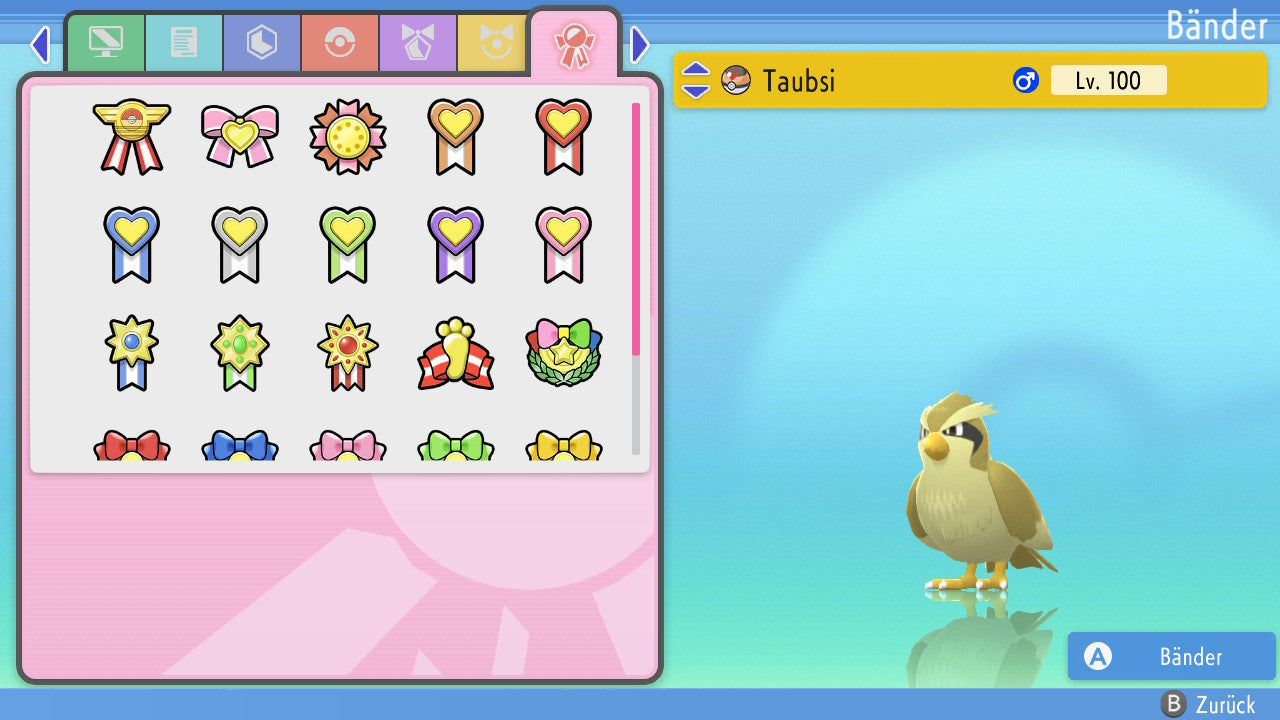Pick the red gem star ribbon
The height and width of the screenshot is (720, 1280).
[x=348, y=352]
